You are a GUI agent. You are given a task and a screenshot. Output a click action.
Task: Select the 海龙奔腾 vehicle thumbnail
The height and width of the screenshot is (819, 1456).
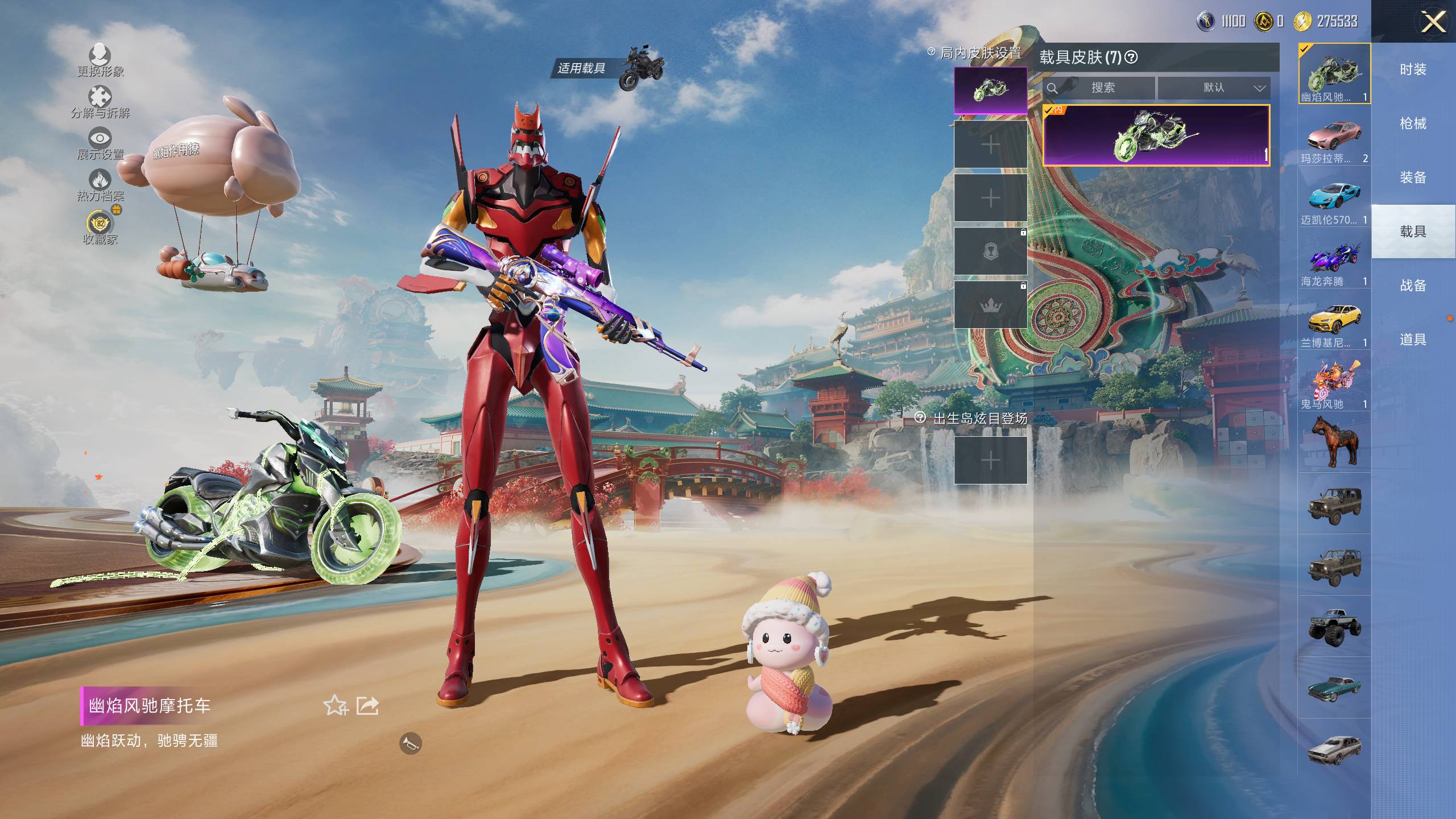[x=1334, y=259]
